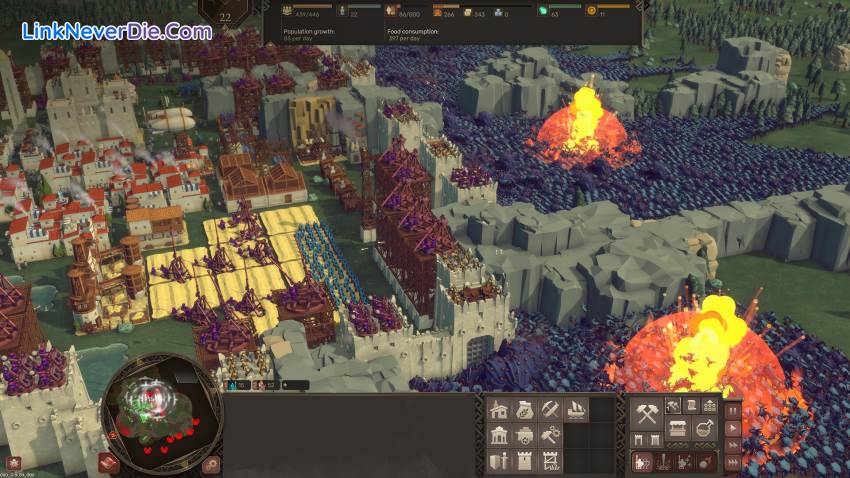The width and height of the screenshot is (850, 478).
Task: Open the housing build category
Action: [499, 410]
